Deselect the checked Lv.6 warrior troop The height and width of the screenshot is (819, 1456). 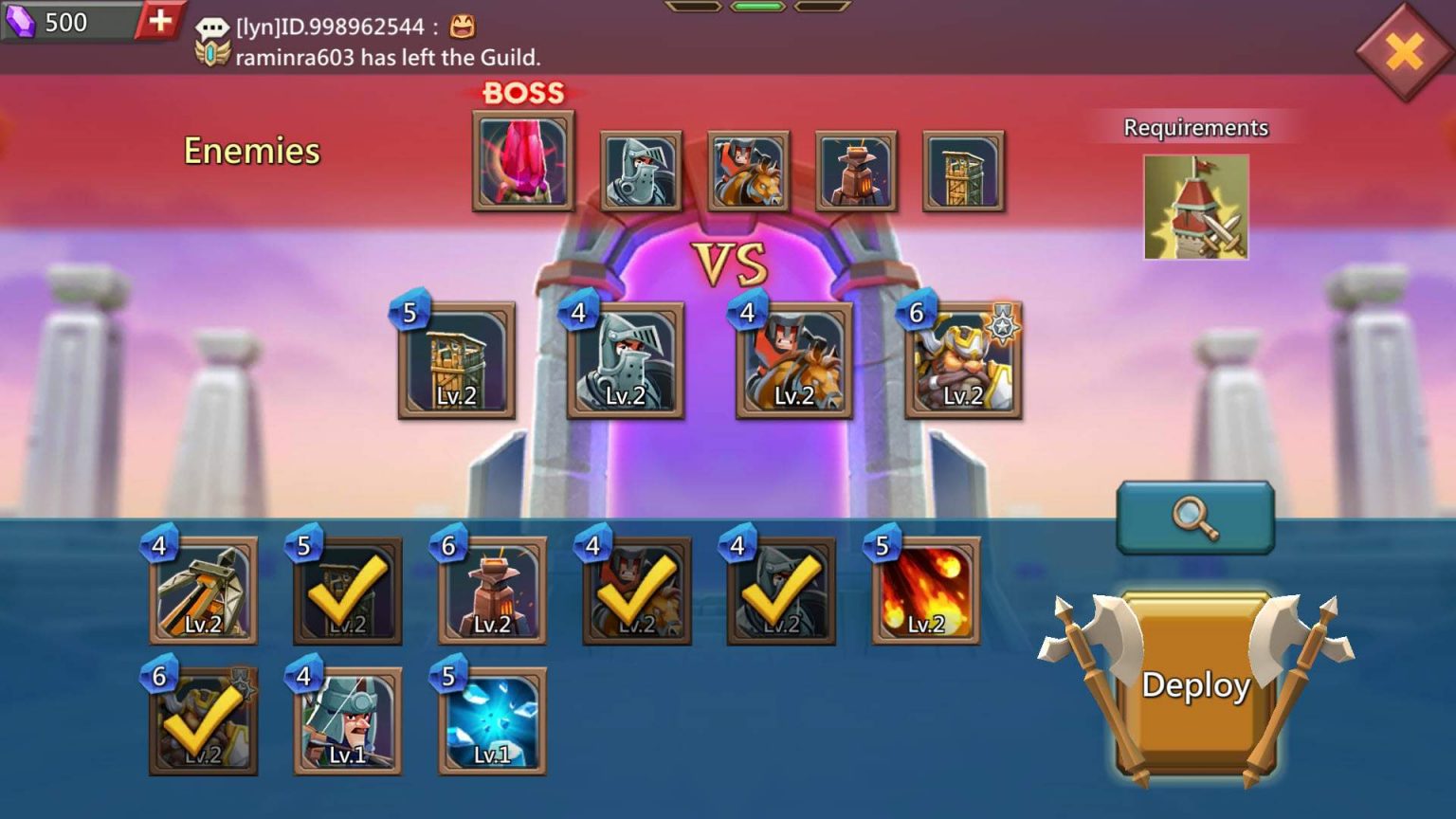click(x=202, y=720)
